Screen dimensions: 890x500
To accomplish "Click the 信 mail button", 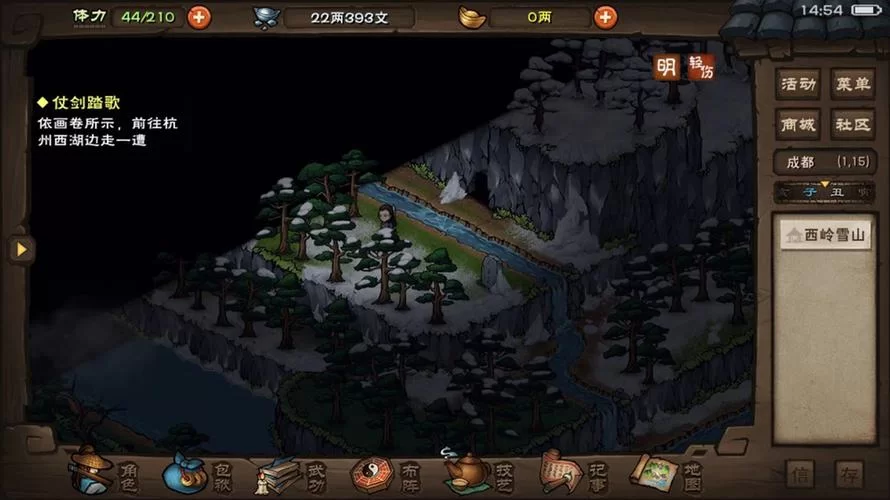I will [x=799, y=474].
